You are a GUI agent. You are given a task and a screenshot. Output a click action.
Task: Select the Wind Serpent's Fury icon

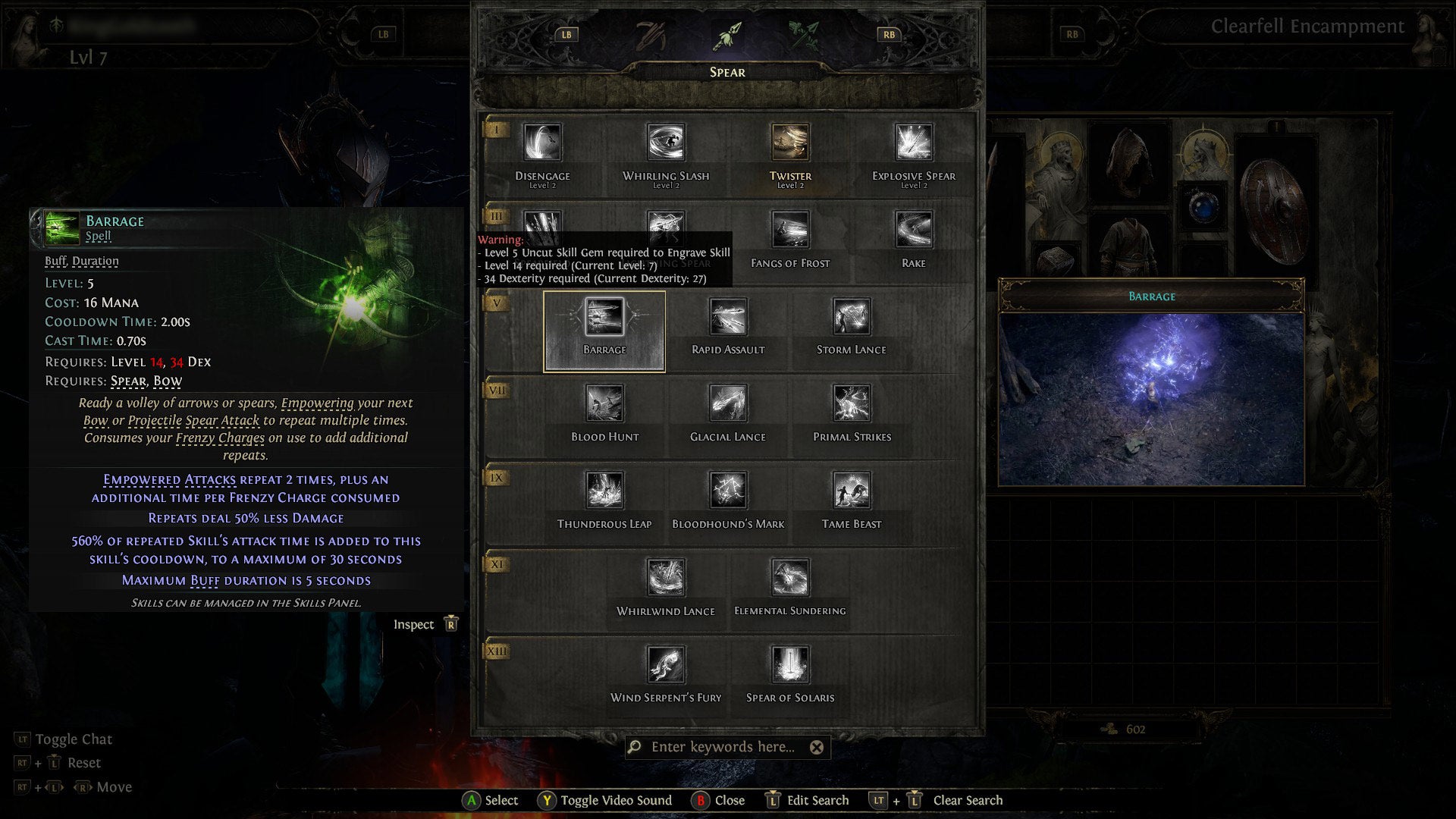point(667,664)
